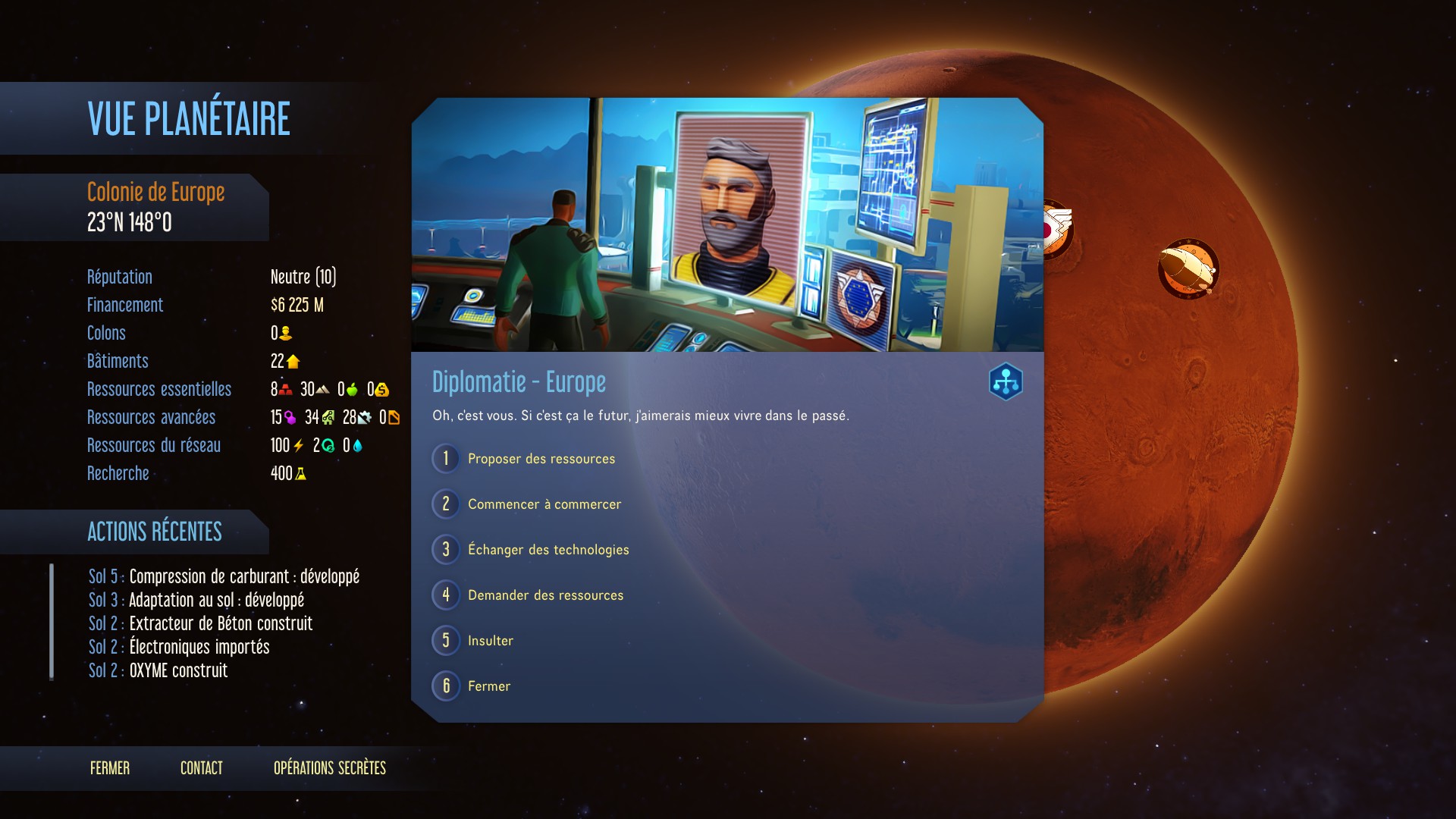The height and width of the screenshot is (819, 1456).
Task: Select the "Insulter" dialogue choice
Action: tap(490, 641)
